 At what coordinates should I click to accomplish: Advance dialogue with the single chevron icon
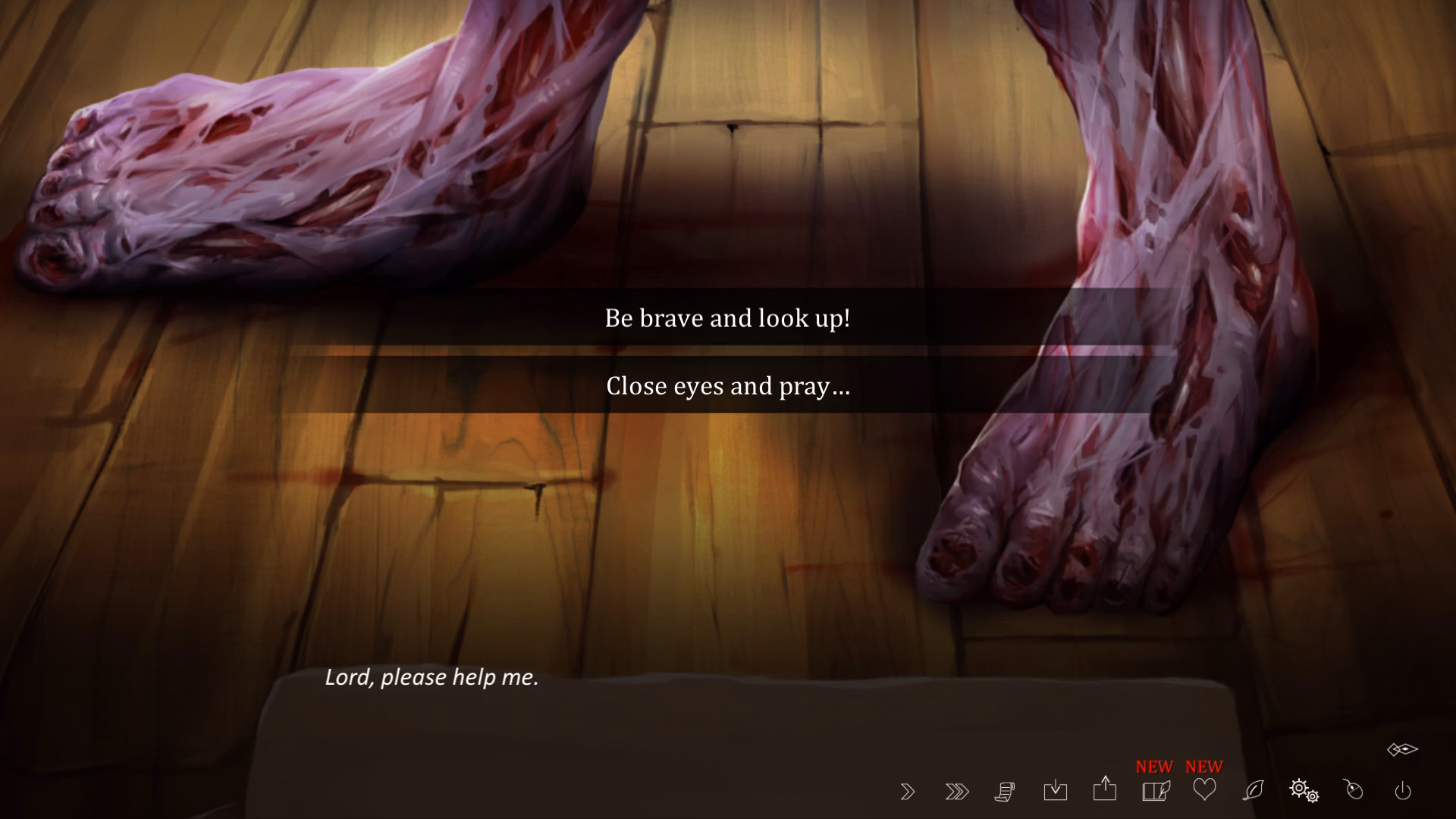pos(907,791)
